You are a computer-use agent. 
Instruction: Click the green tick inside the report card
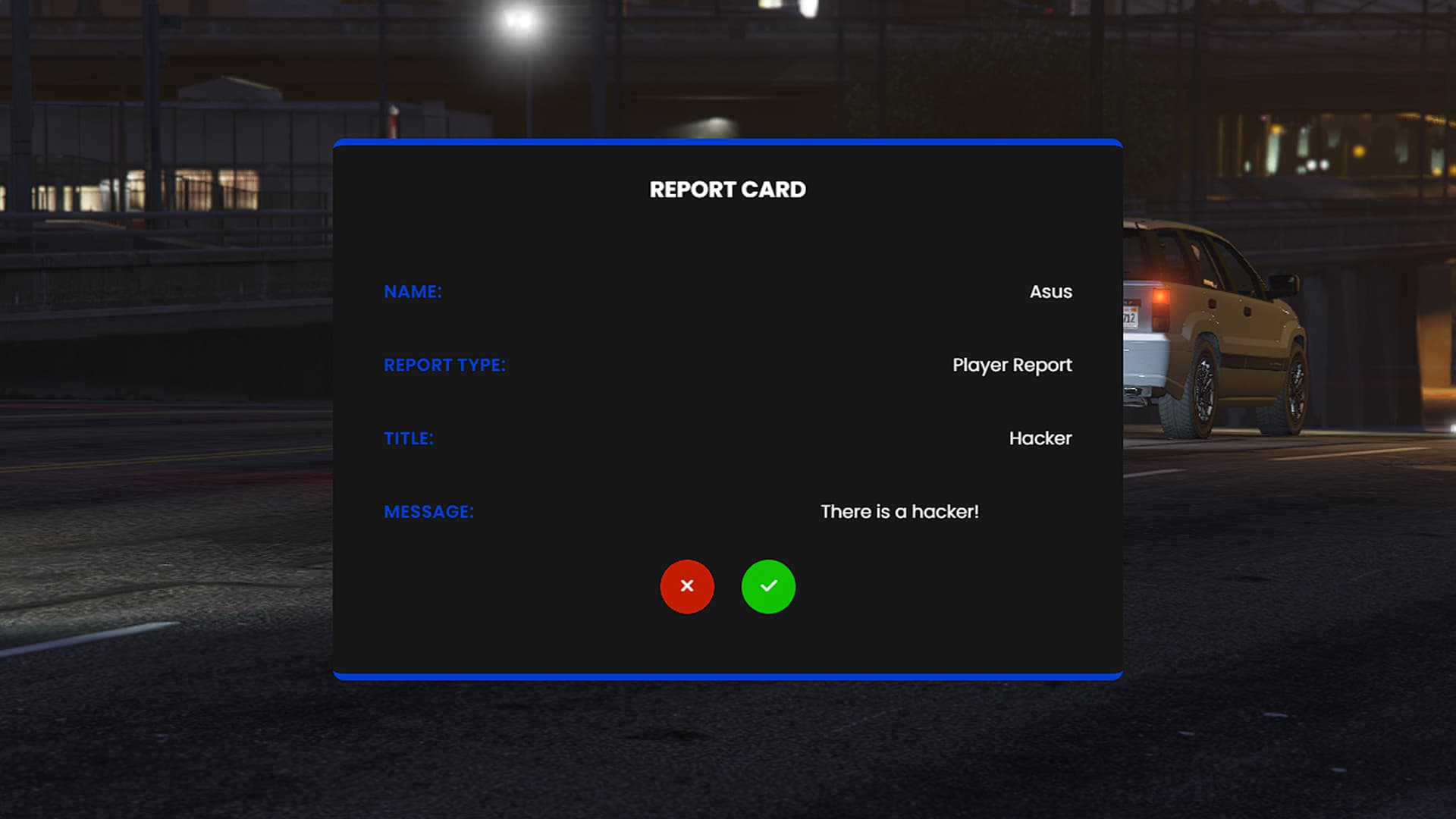[x=768, y=586]
